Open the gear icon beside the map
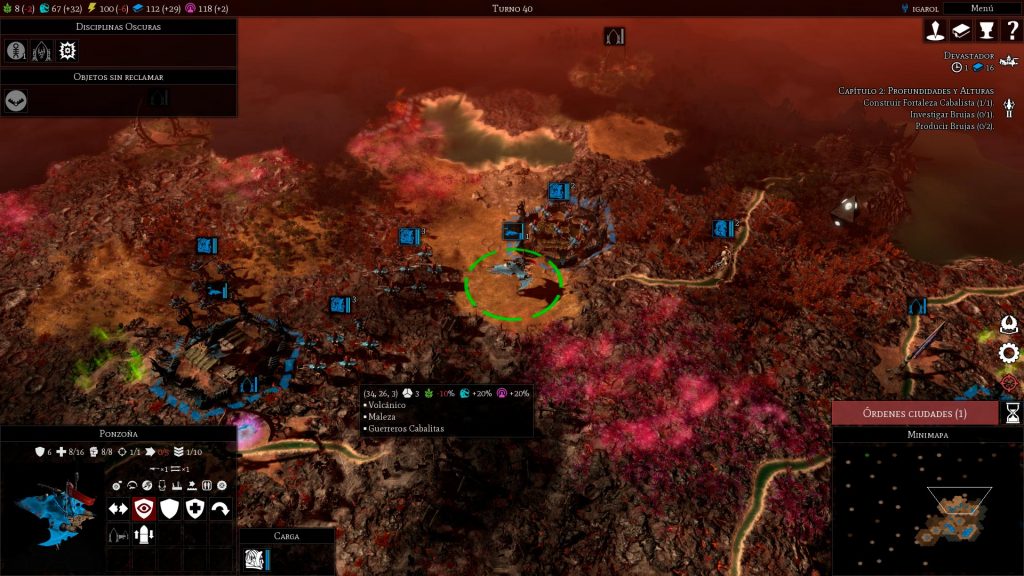 coord(1009,353)
